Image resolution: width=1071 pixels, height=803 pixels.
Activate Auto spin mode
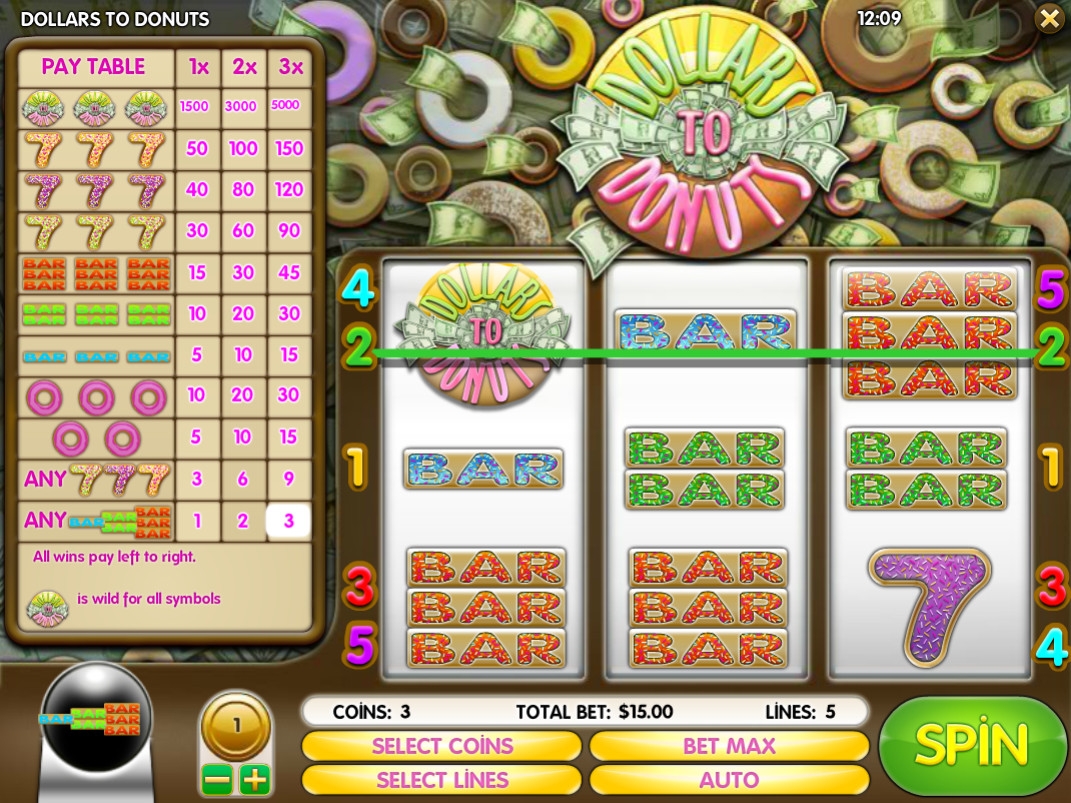tap(728, 780)
